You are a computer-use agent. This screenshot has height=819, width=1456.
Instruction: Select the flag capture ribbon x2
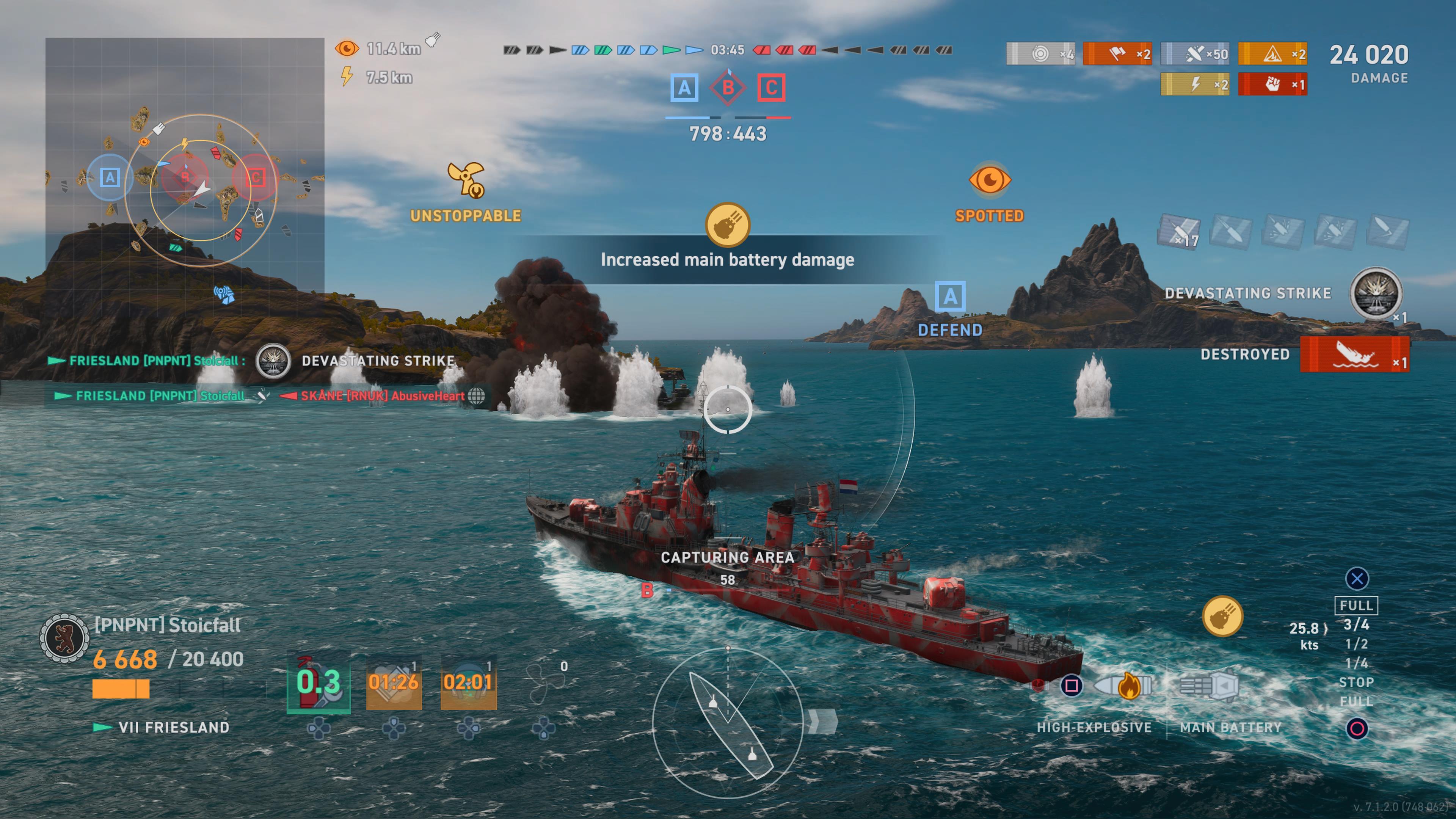click(x=1117, y=54)
